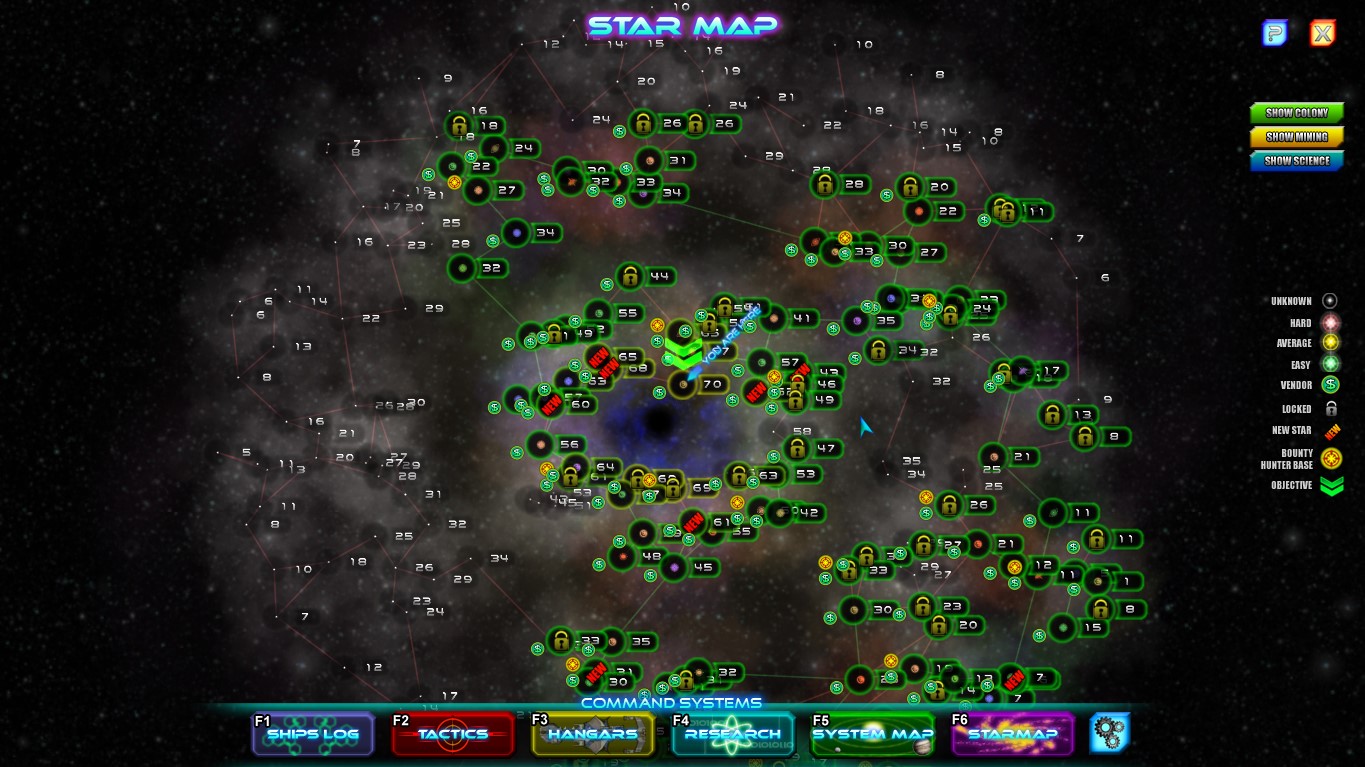Image resolution: width=1365 pixels, height=767 pixels.
Task: Open settings with the gear icon
Action: click(x=1110, y=733)
